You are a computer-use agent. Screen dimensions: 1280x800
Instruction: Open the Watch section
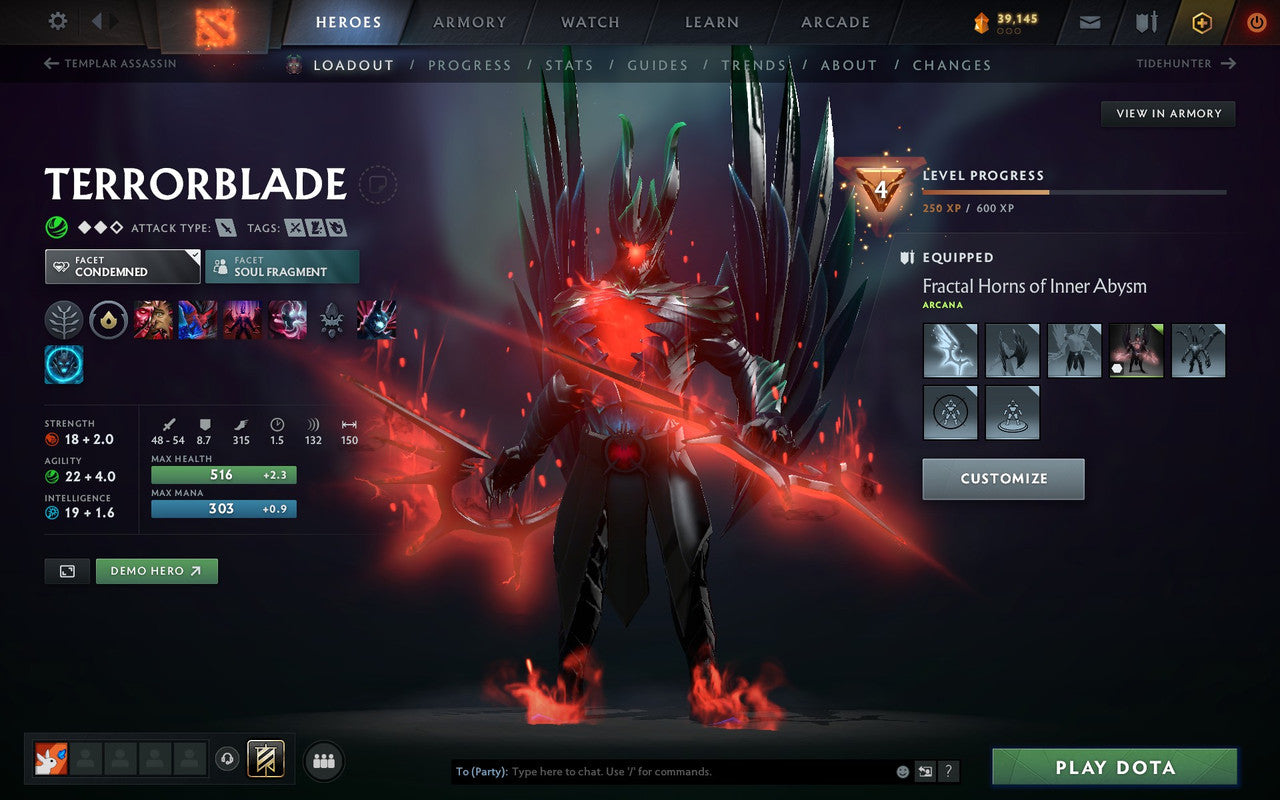(589, 22)
